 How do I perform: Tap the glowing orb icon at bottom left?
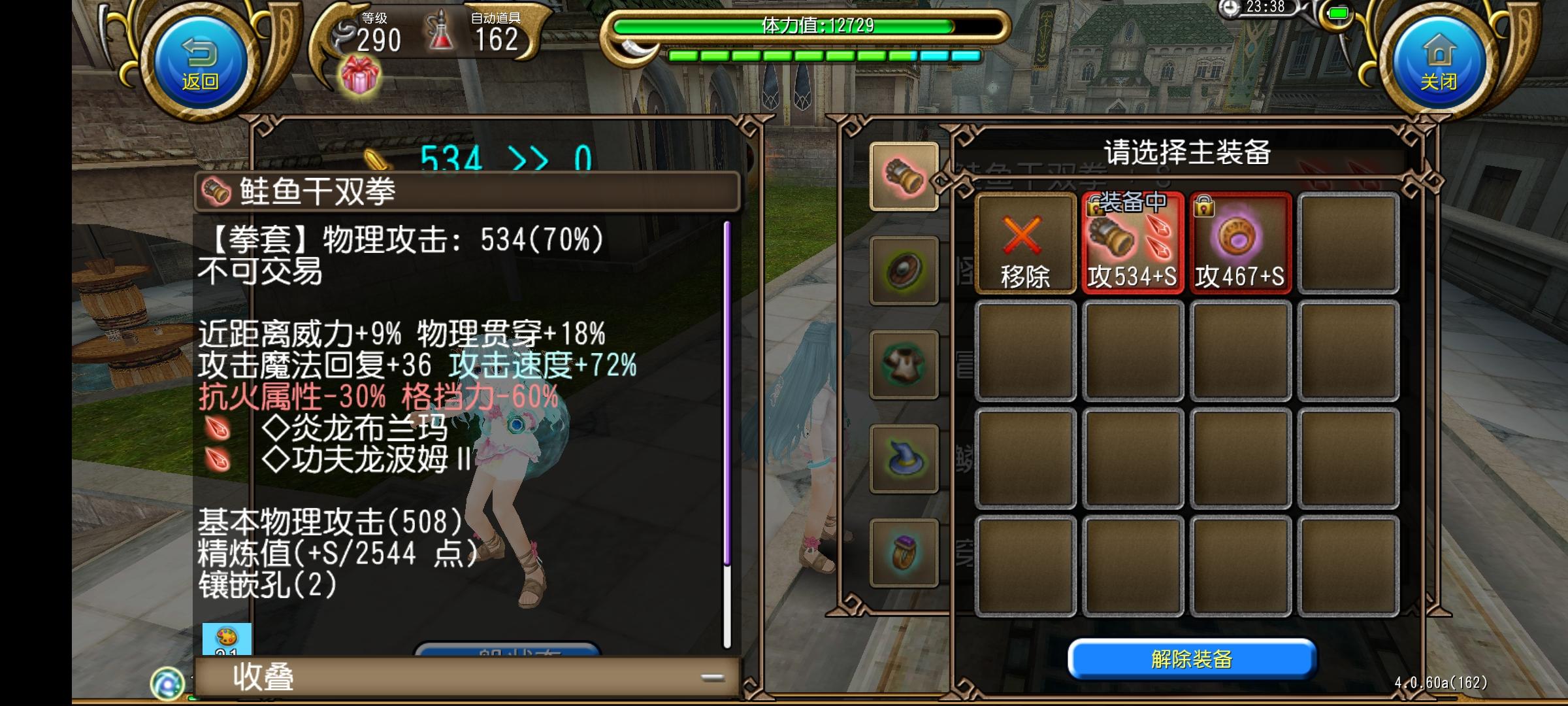167,684
